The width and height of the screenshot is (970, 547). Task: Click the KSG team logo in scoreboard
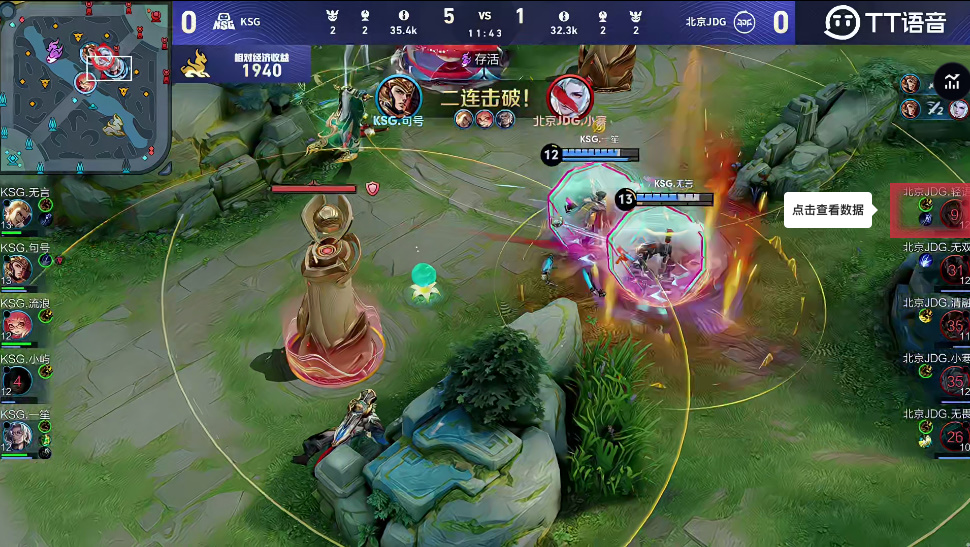click(x=222, y=21)
